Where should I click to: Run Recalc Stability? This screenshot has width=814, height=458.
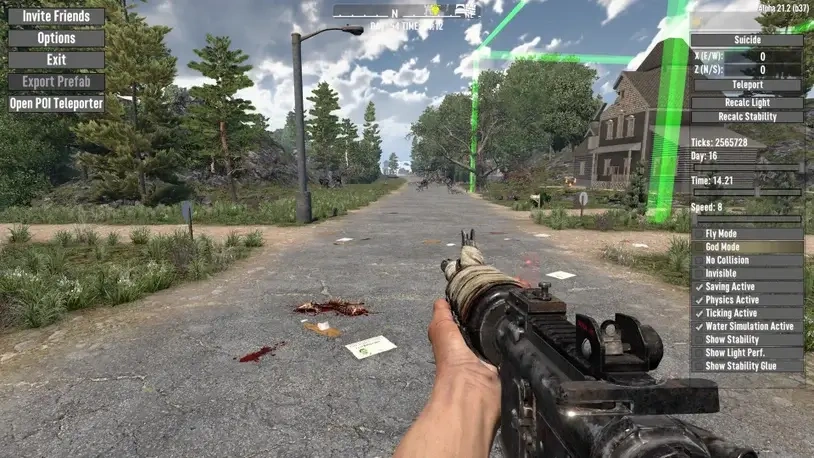click(x=747, y=117)
